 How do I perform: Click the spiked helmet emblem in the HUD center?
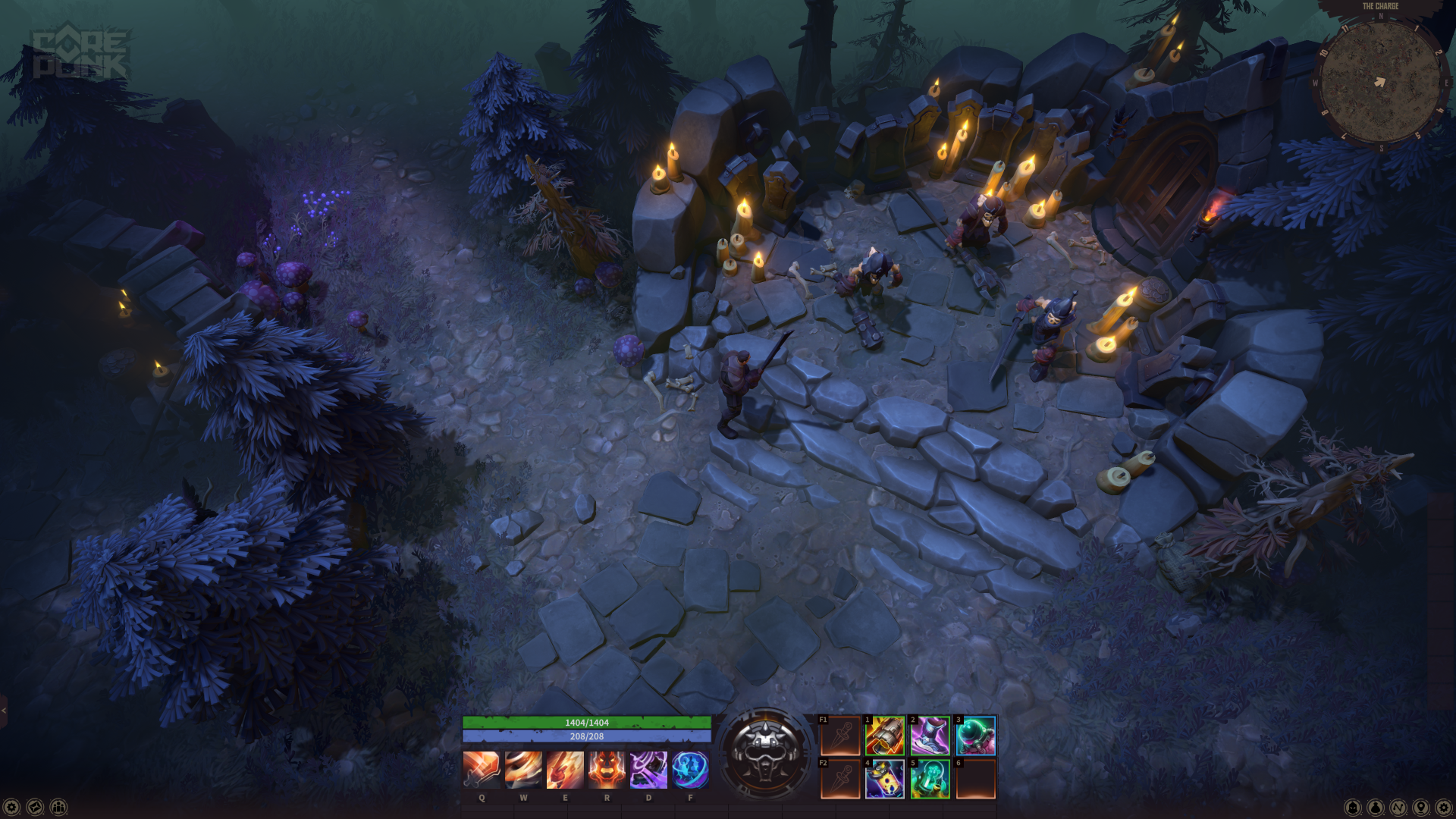765,753
